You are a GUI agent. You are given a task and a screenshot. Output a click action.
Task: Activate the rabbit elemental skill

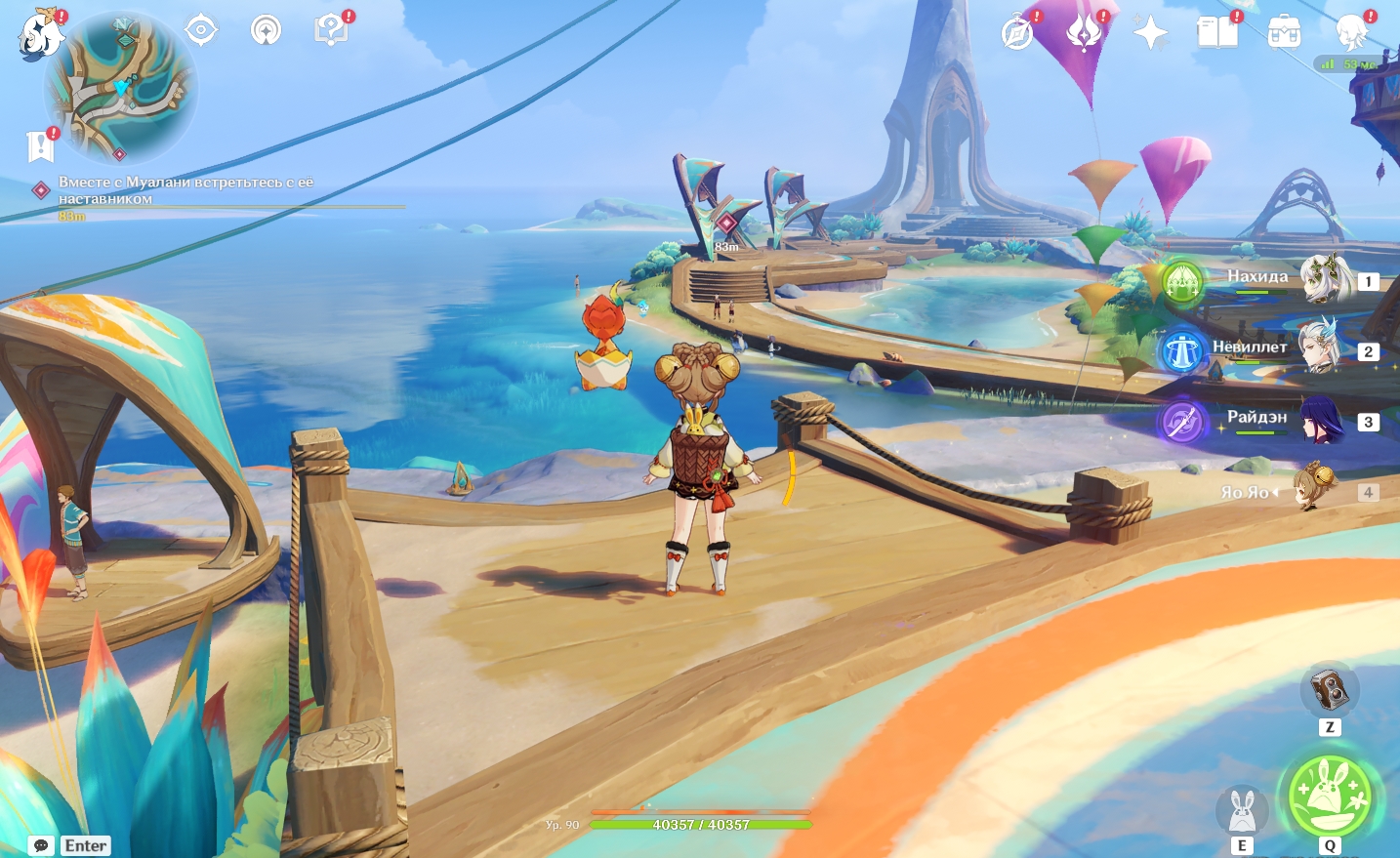point(1241,810)
